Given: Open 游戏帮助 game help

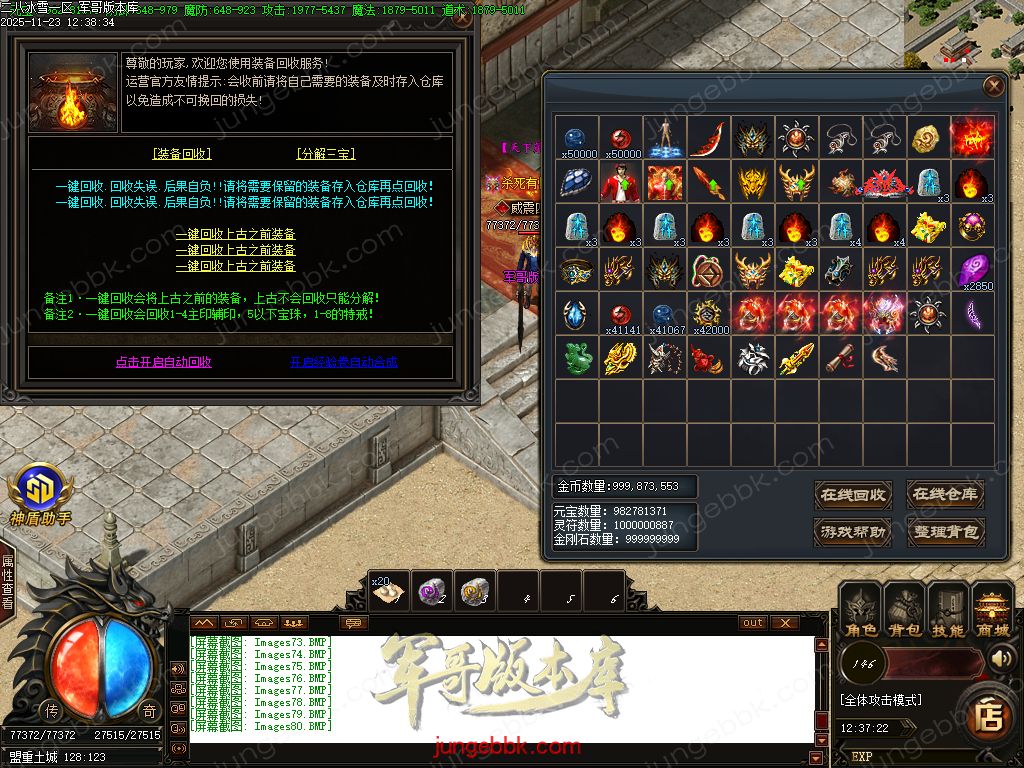Looking at the screenshot, I should coord(853,531).
